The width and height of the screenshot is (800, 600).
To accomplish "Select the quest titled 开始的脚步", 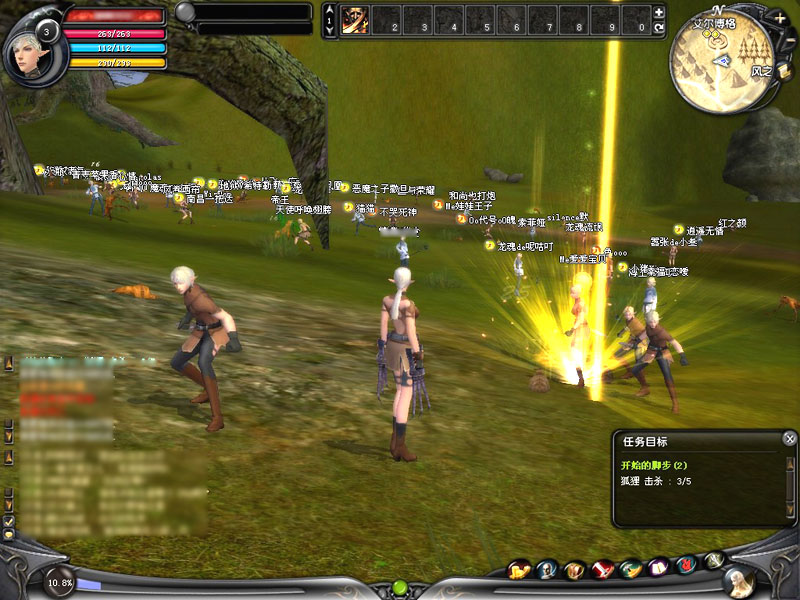I will point(652,465).
